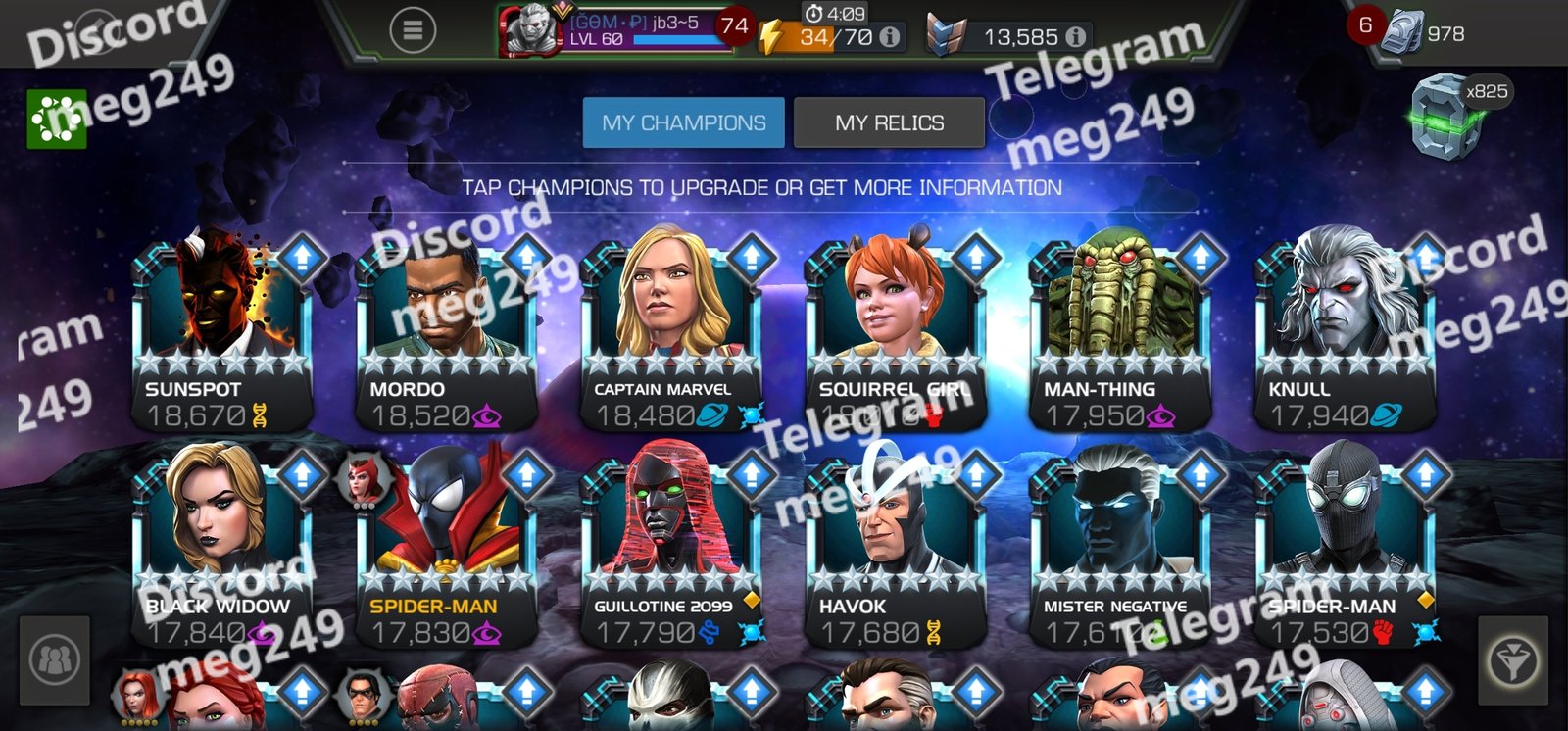
Task: Open the player profile portrait
Action: (526, 31)
